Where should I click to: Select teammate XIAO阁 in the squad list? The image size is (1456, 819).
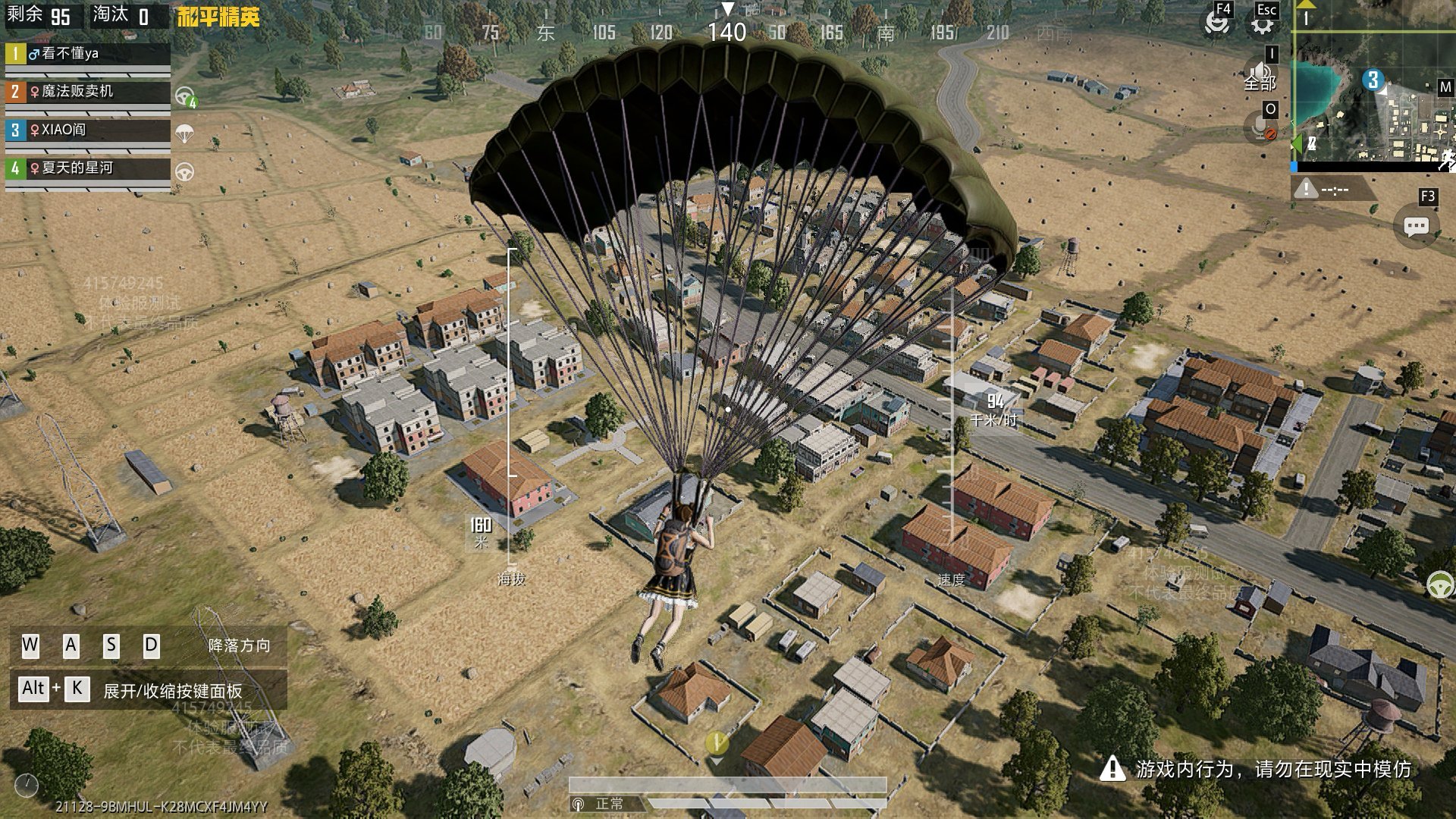pyautogui.click(x=87, y=130)
